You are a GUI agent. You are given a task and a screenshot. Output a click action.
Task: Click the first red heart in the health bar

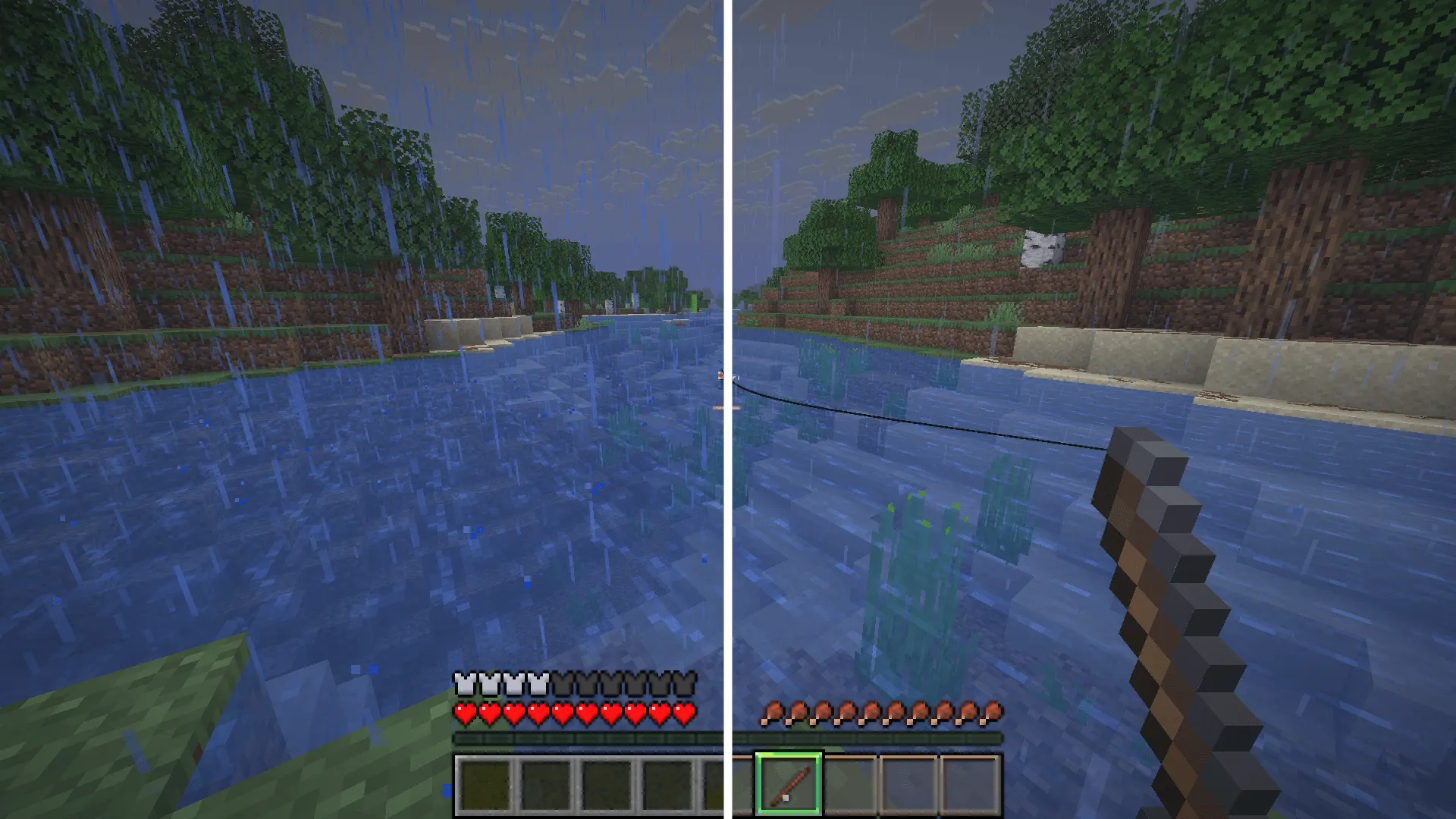pos(464,713)
